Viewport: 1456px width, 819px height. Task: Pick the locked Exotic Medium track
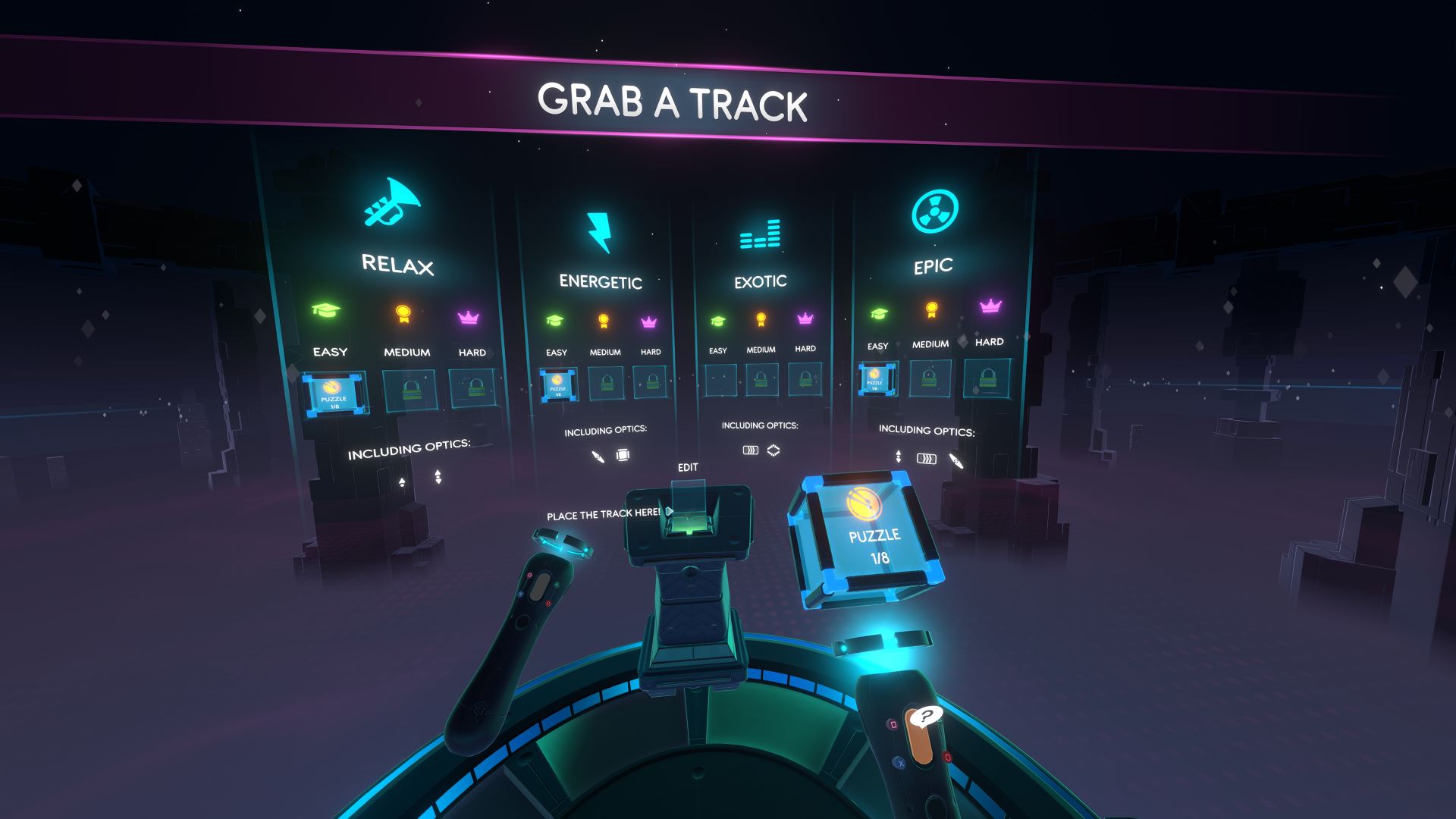761,378
